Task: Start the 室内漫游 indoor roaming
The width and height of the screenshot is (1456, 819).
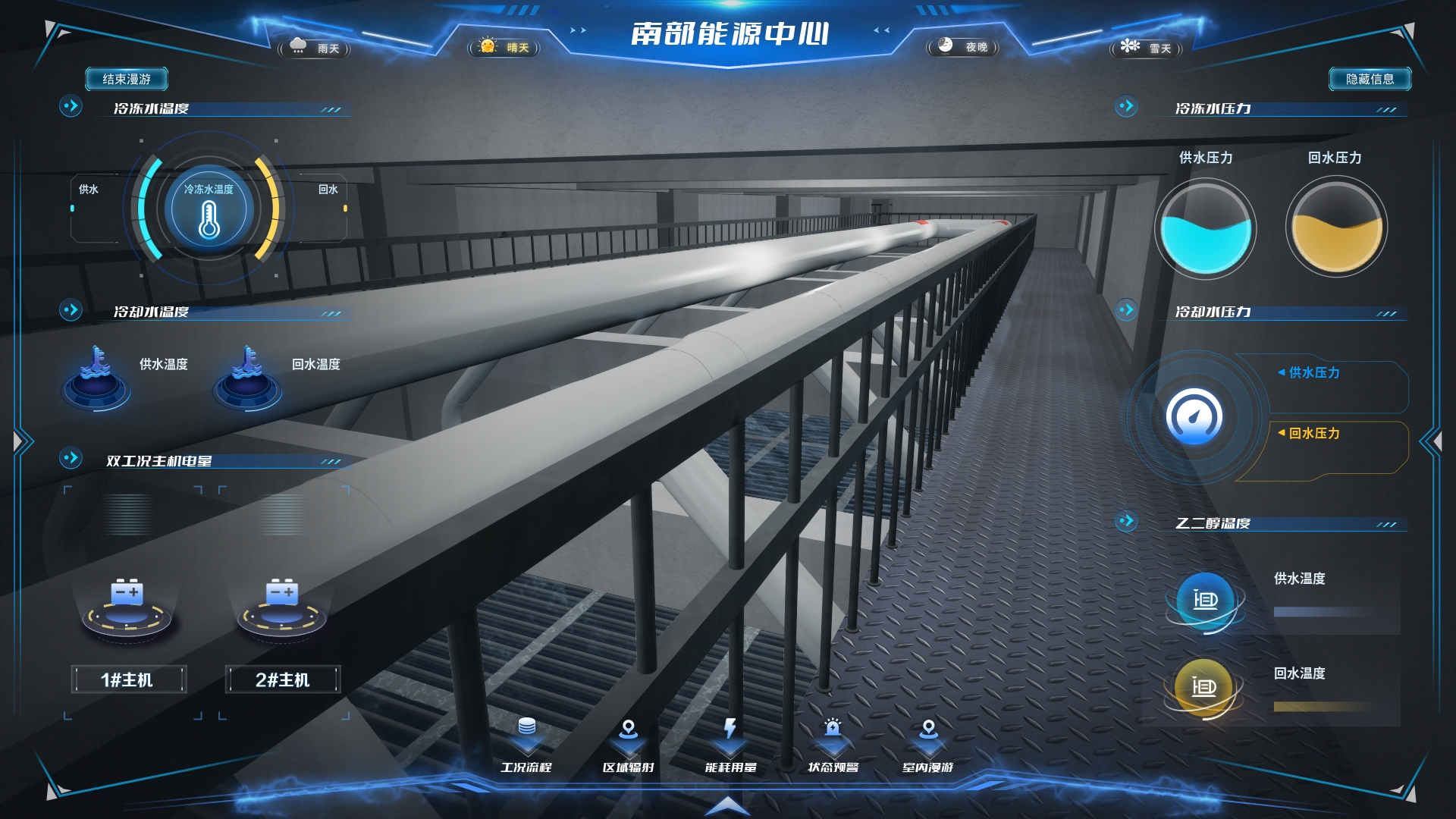Action: click(928, 744)
